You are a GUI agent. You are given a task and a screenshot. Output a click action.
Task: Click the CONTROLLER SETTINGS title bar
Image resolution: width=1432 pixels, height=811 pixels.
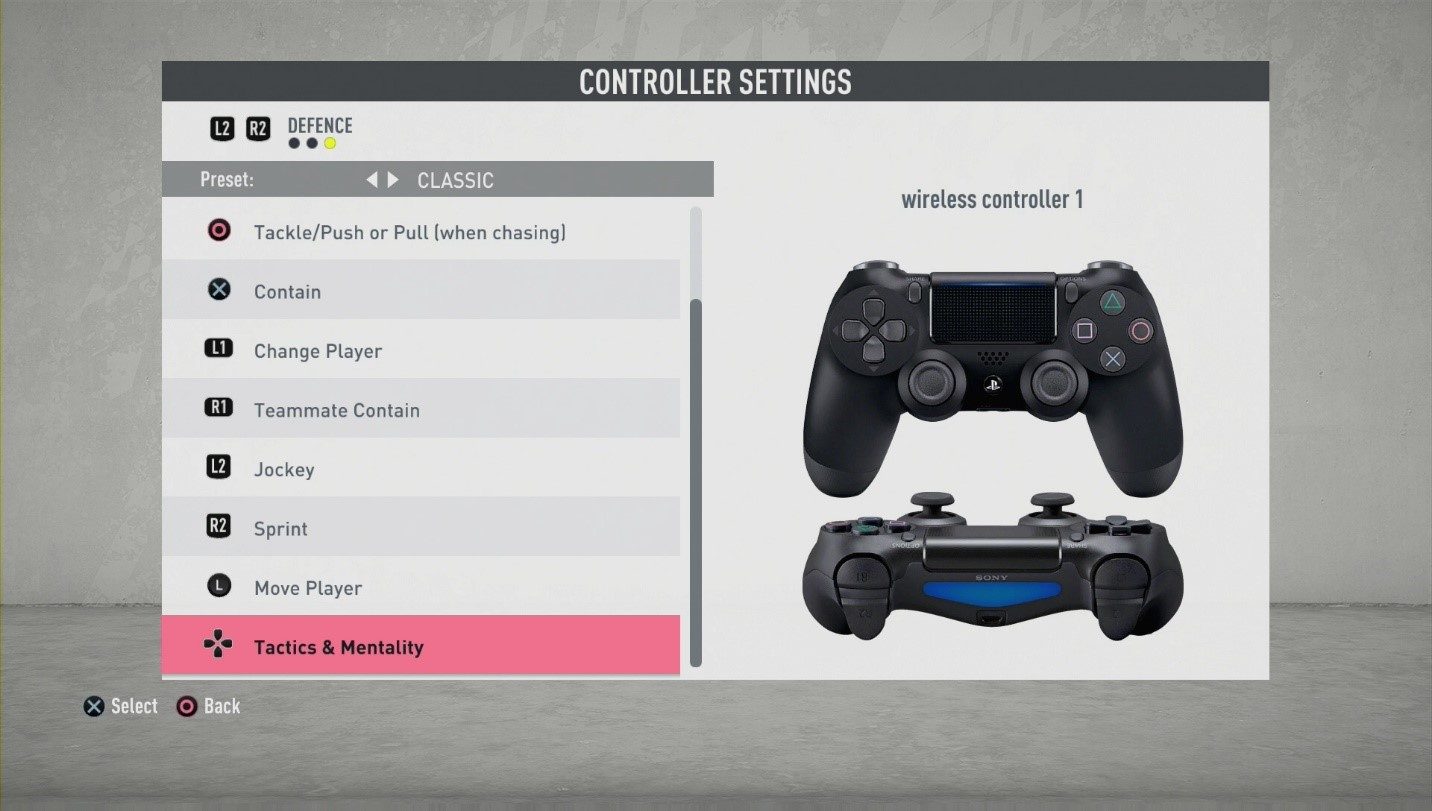(x=715, y=82)
